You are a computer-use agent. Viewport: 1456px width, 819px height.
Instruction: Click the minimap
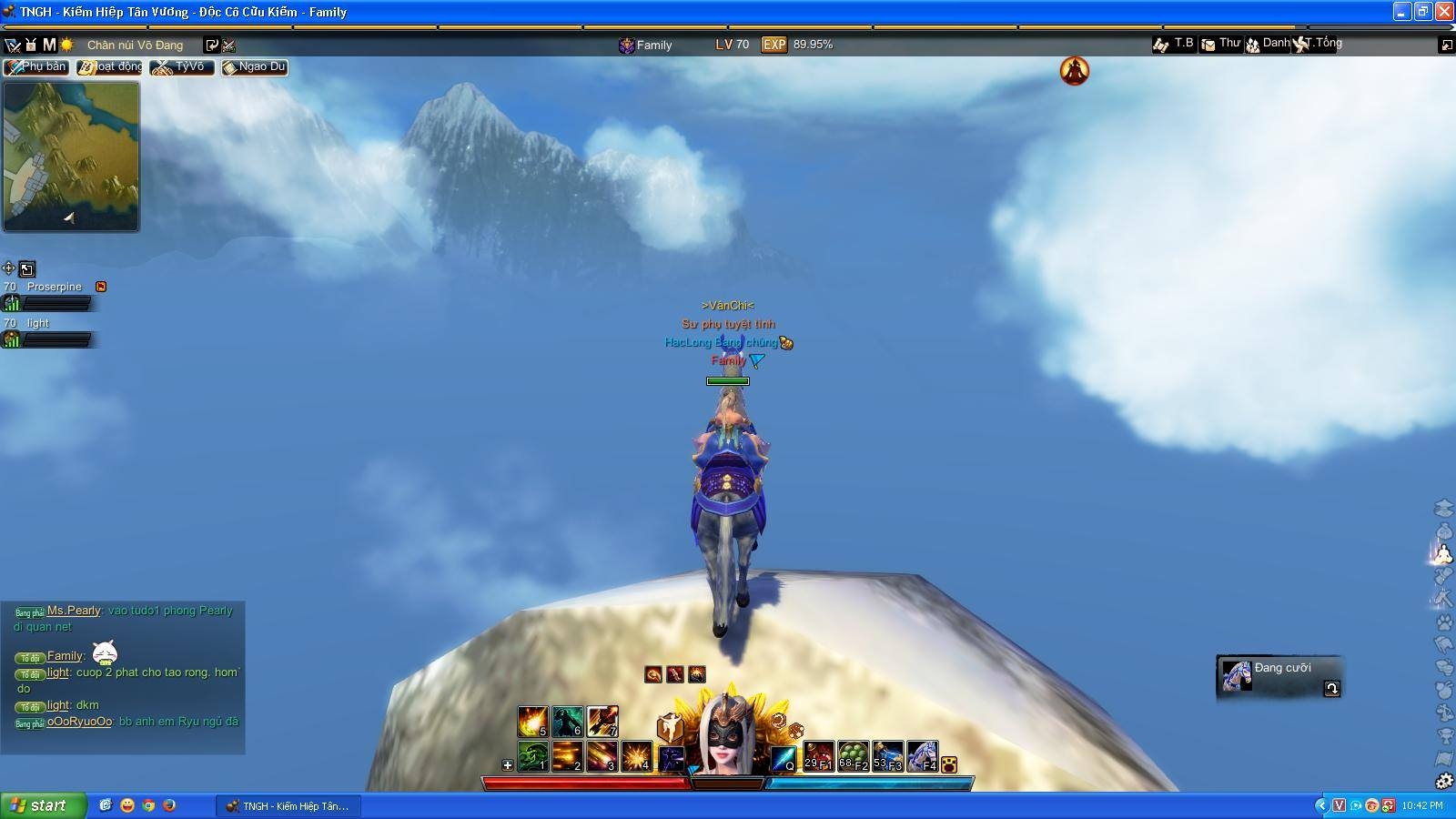click(x=71, y=157)
